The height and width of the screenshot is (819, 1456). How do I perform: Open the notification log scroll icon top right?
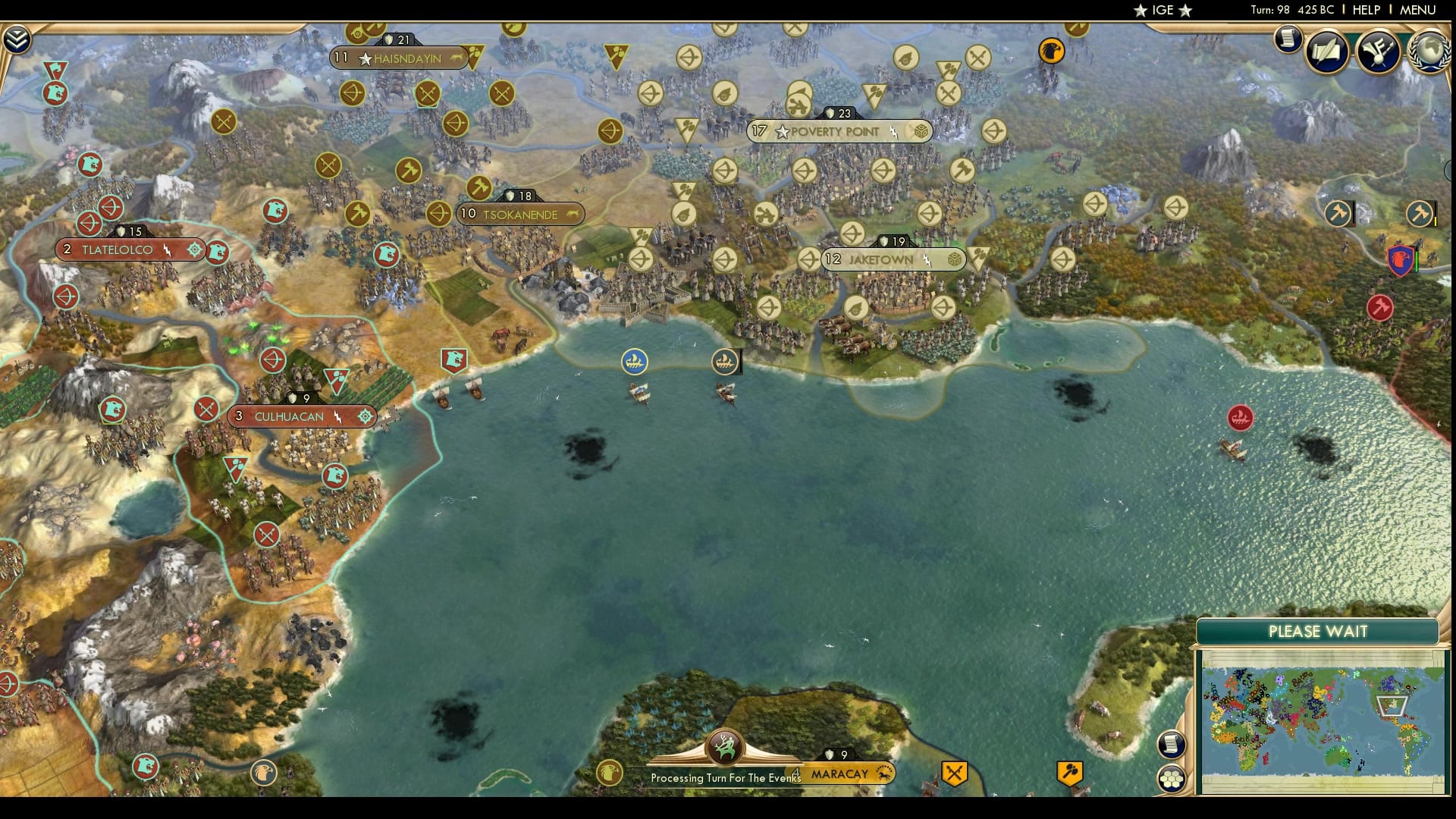point(1287,39)
